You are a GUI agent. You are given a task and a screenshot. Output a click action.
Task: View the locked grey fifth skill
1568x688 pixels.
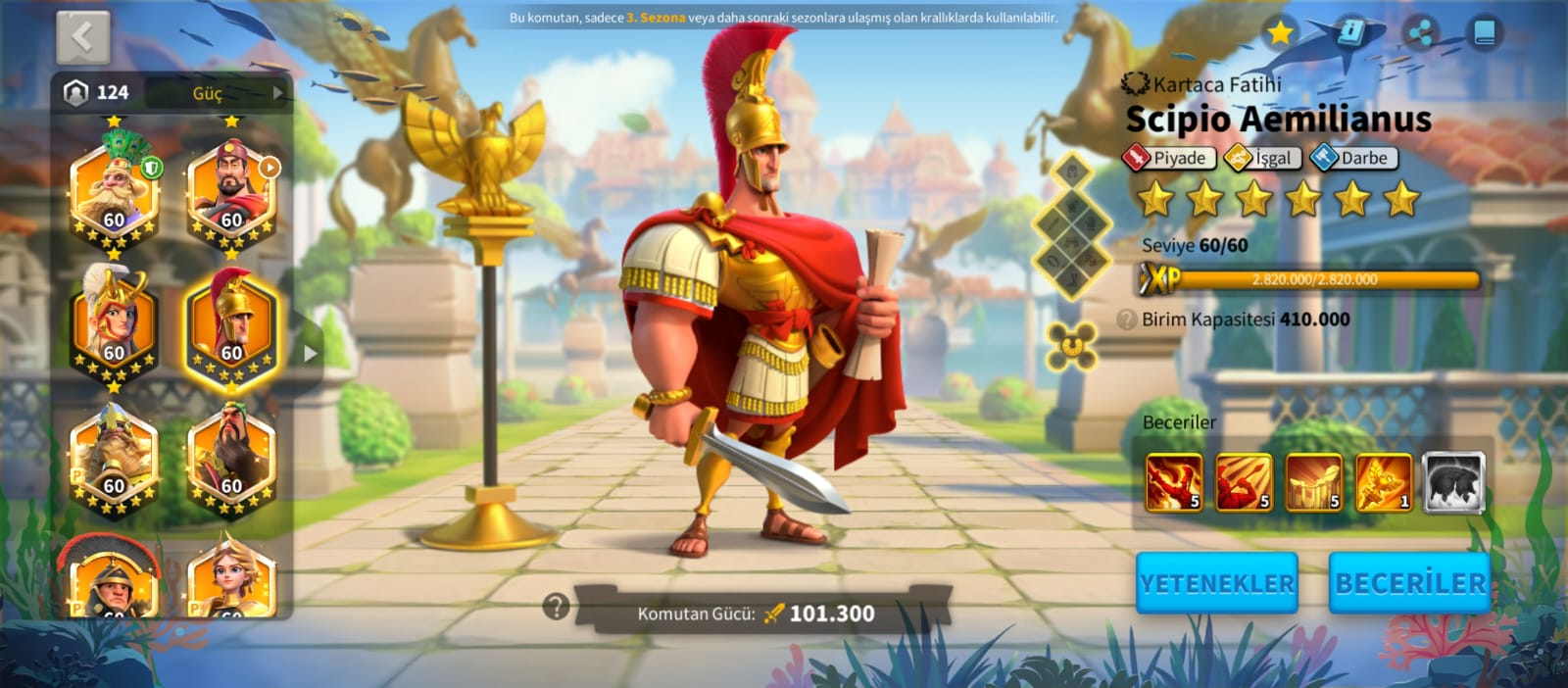click(1453, 482)
